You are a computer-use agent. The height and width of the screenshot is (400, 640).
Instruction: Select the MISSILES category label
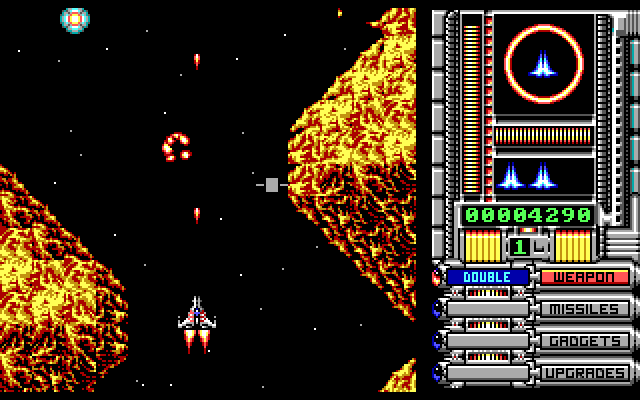pos(586,309)
